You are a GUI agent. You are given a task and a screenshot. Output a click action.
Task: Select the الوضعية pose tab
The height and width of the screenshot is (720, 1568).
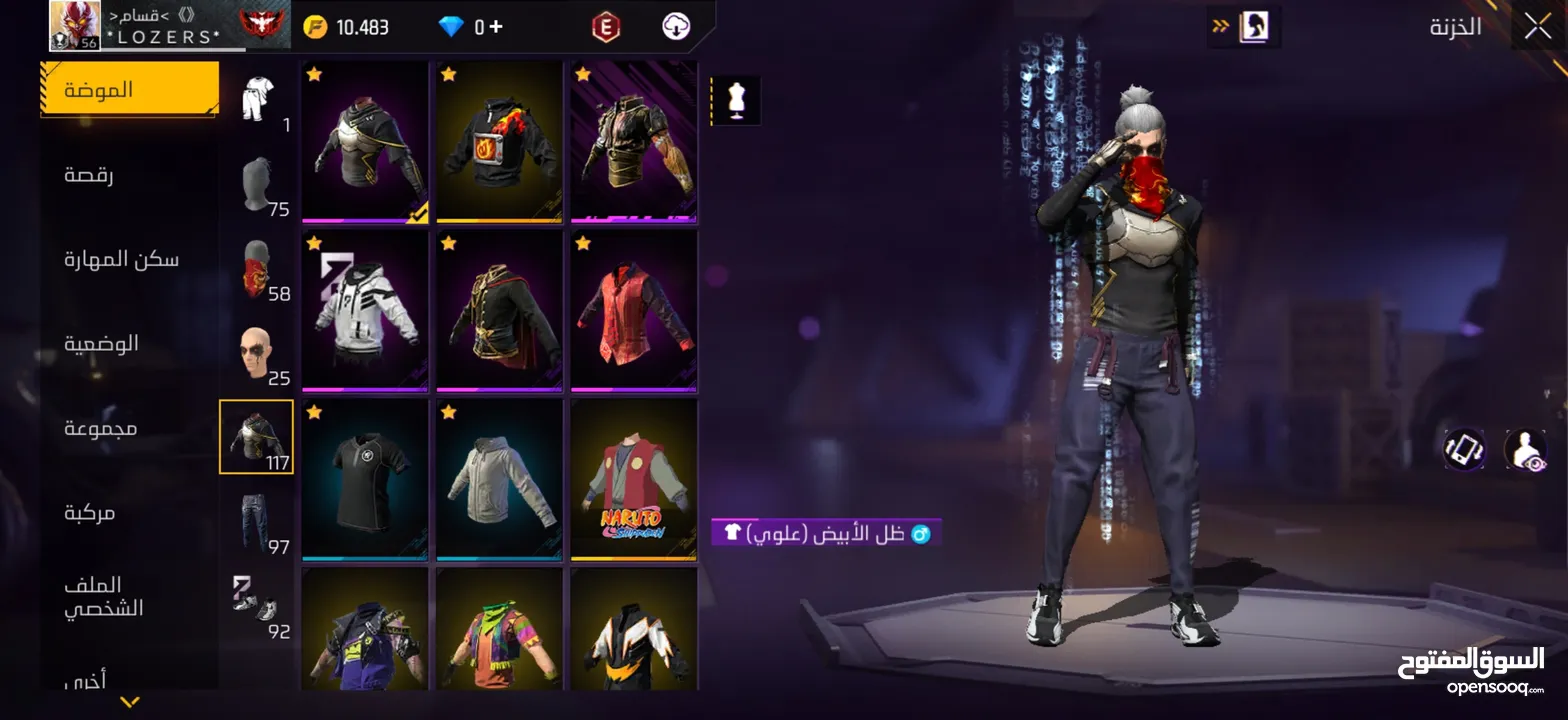[x=102, y=344]
